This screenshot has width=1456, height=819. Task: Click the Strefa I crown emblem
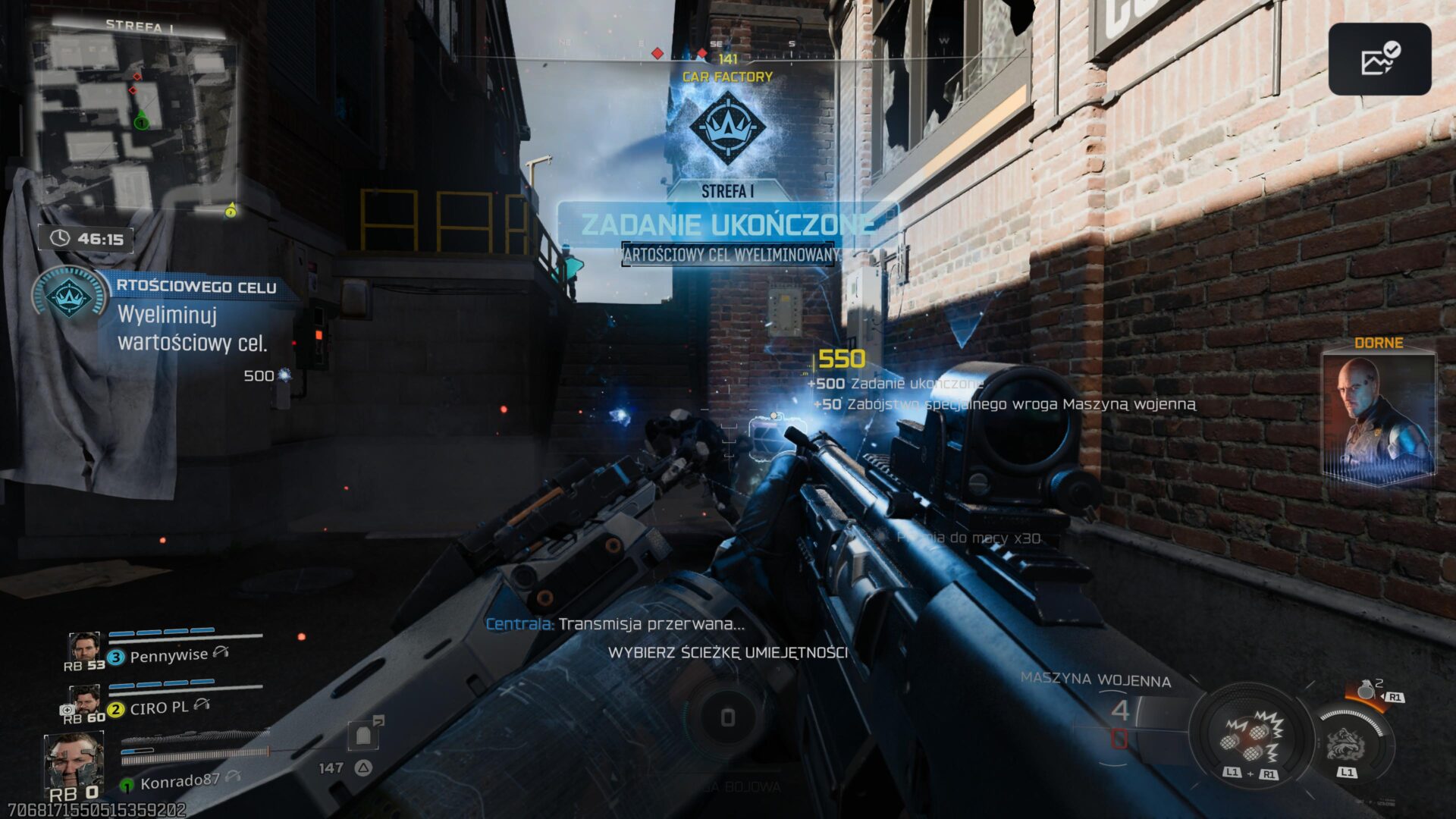point(726,127)
